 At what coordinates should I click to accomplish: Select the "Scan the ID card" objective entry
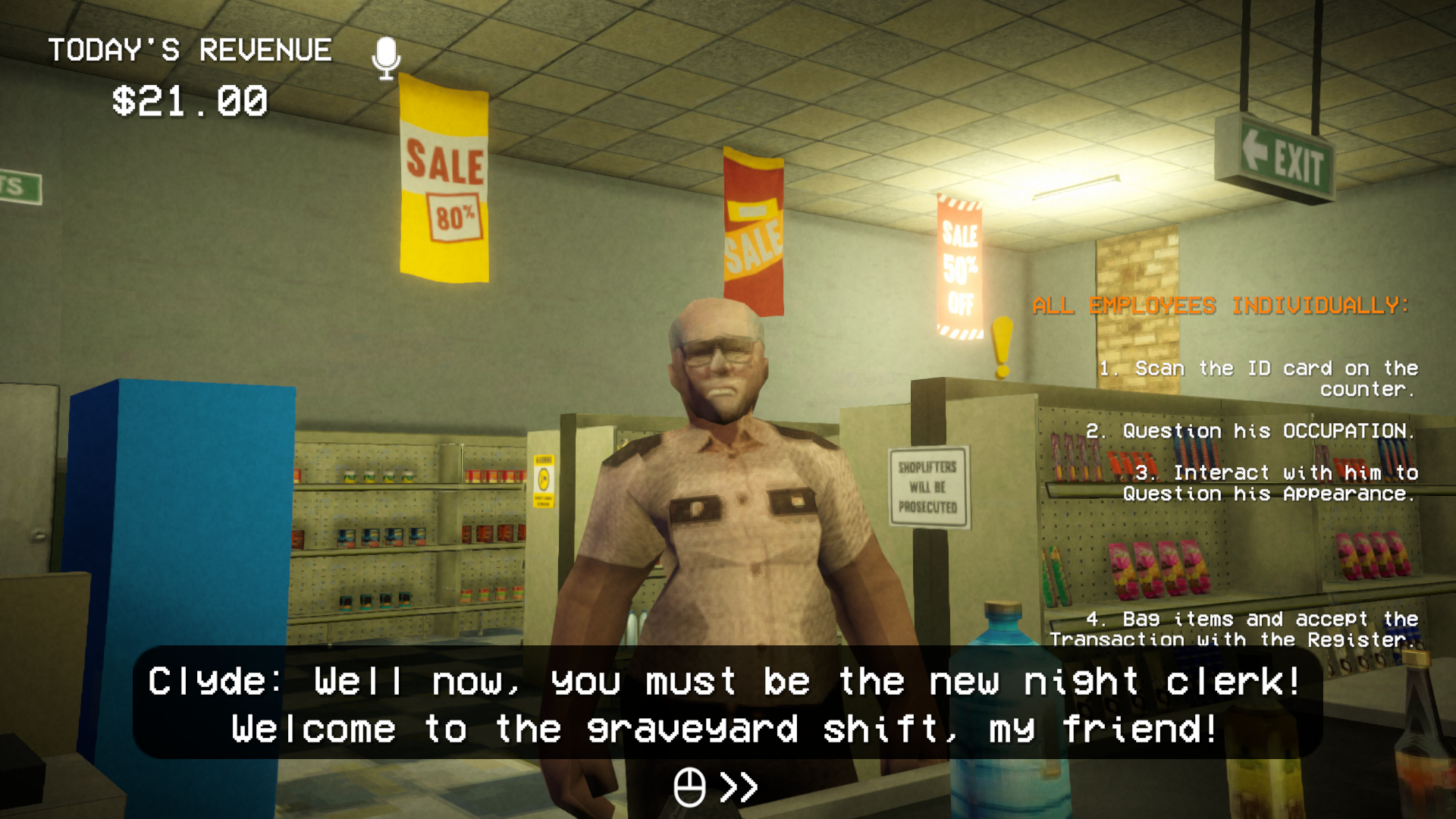(1259, 378)
